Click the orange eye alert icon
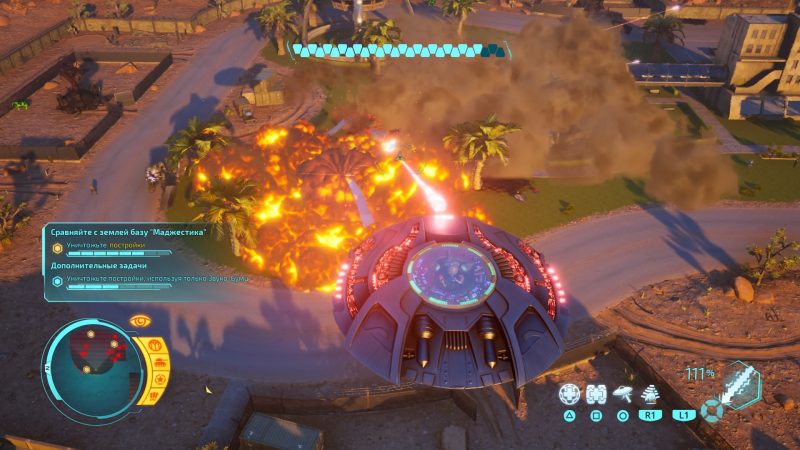Viewport: 800px width, 450px height. [141, 320]
